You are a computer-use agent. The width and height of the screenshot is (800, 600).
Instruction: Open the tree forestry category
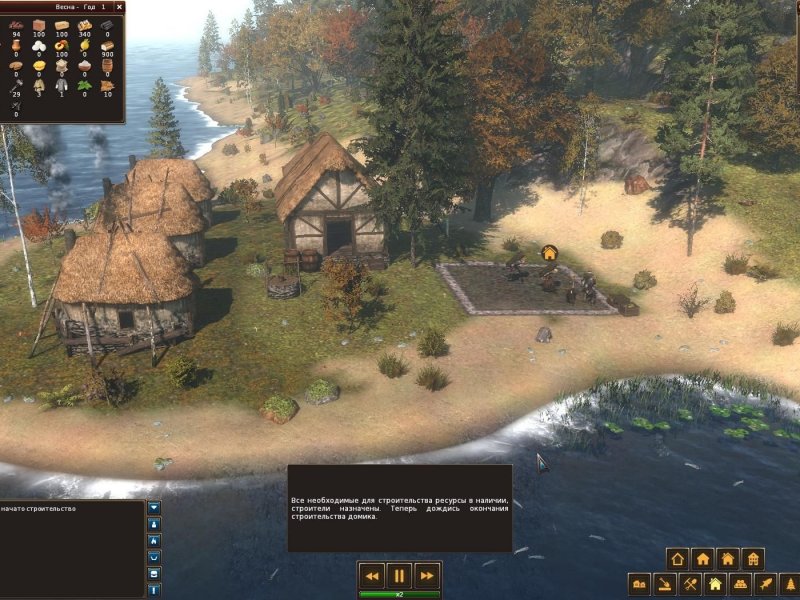click(789, 583)
